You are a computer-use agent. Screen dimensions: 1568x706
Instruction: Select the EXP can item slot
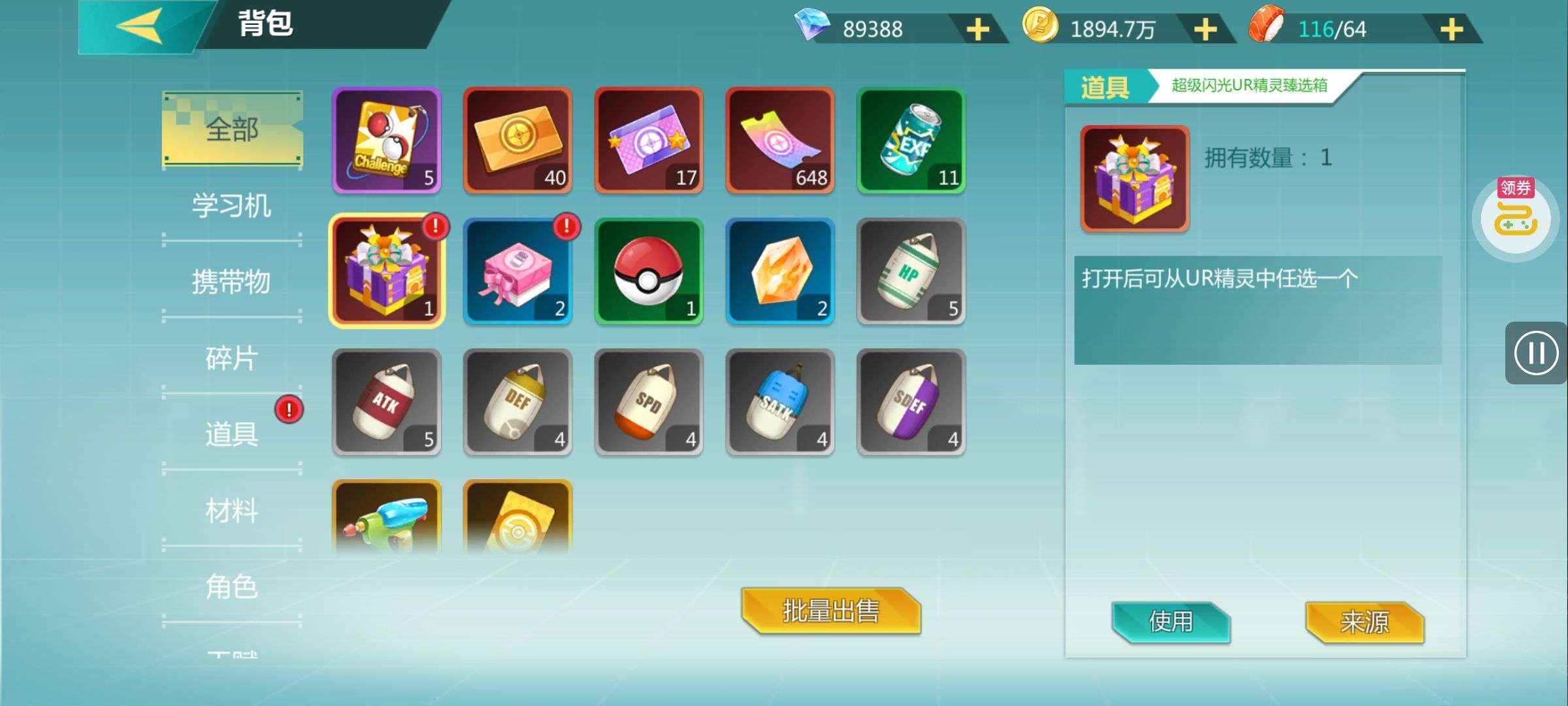tap(911, 141)
